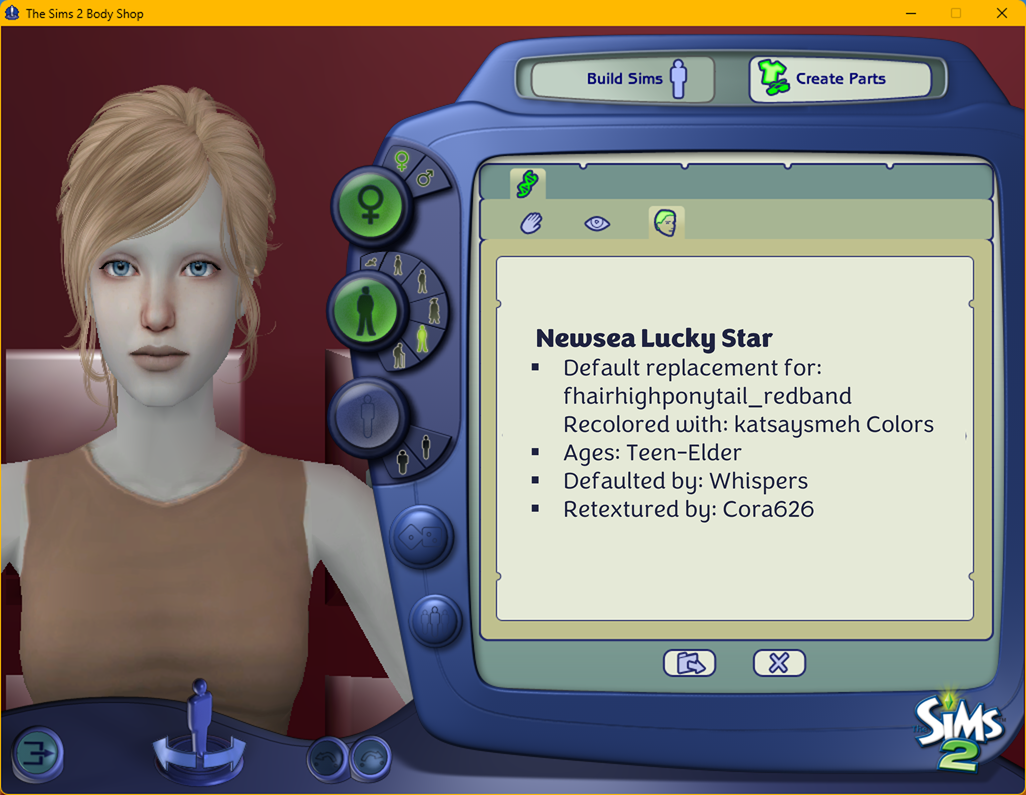Choose the hand skin tone tab

tap(531, 223)
